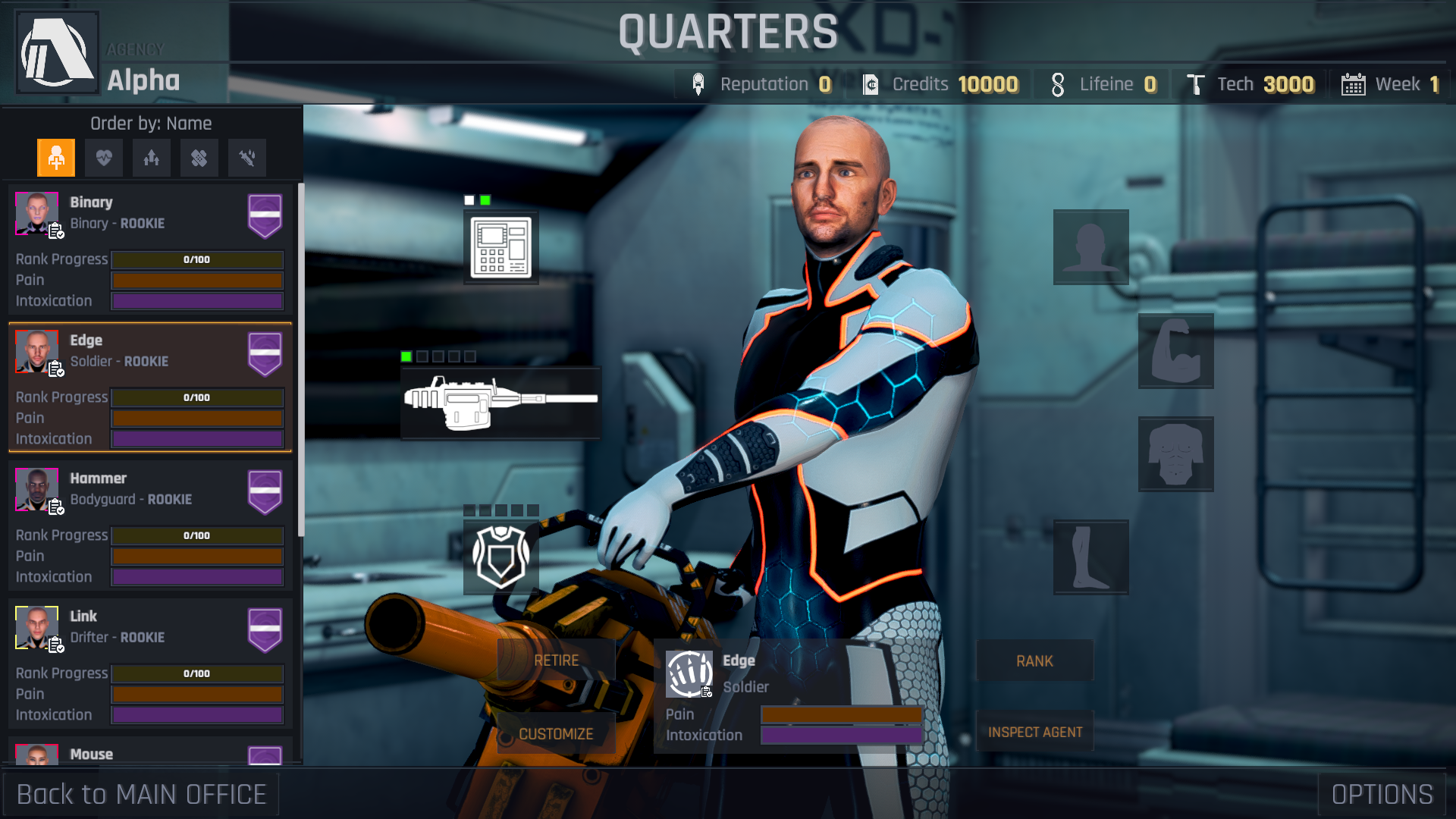Select the leg augmentation slot
This screenshot has width=1456, height=819.
click(x=1090, y=557)
